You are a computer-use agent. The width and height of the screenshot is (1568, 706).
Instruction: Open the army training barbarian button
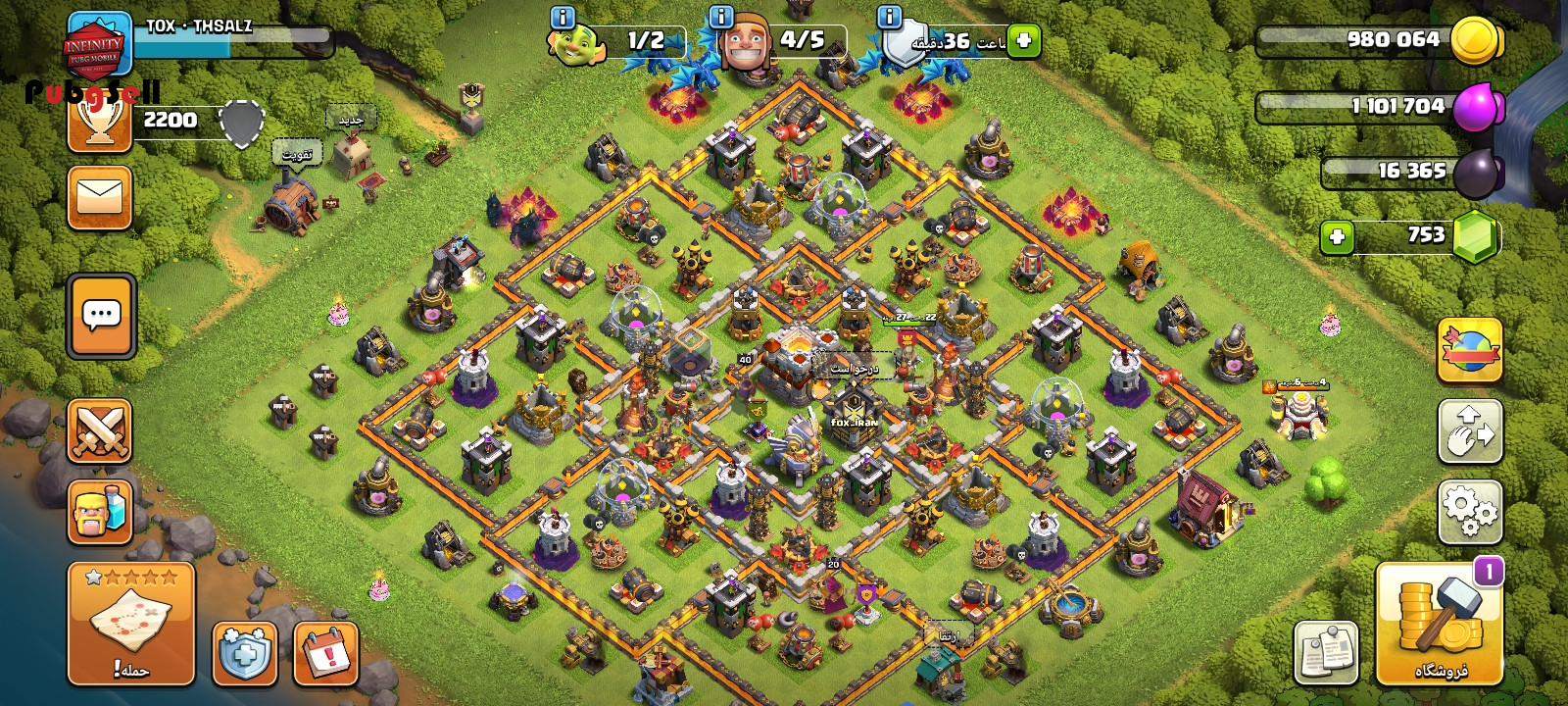pyautogui.click(x=100, y=511)
